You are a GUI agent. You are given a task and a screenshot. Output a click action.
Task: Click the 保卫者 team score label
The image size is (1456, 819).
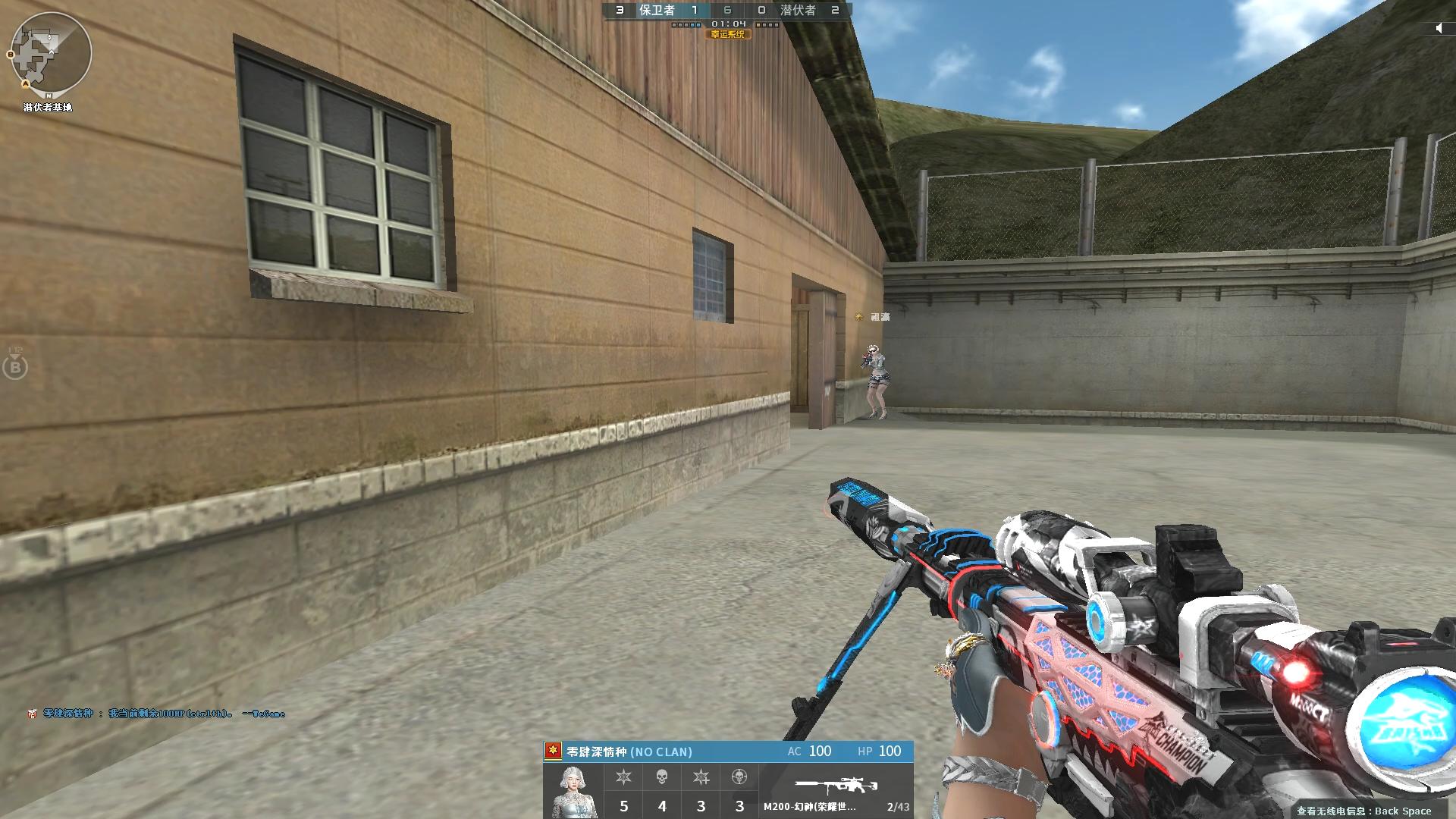(x=656, y=10)
